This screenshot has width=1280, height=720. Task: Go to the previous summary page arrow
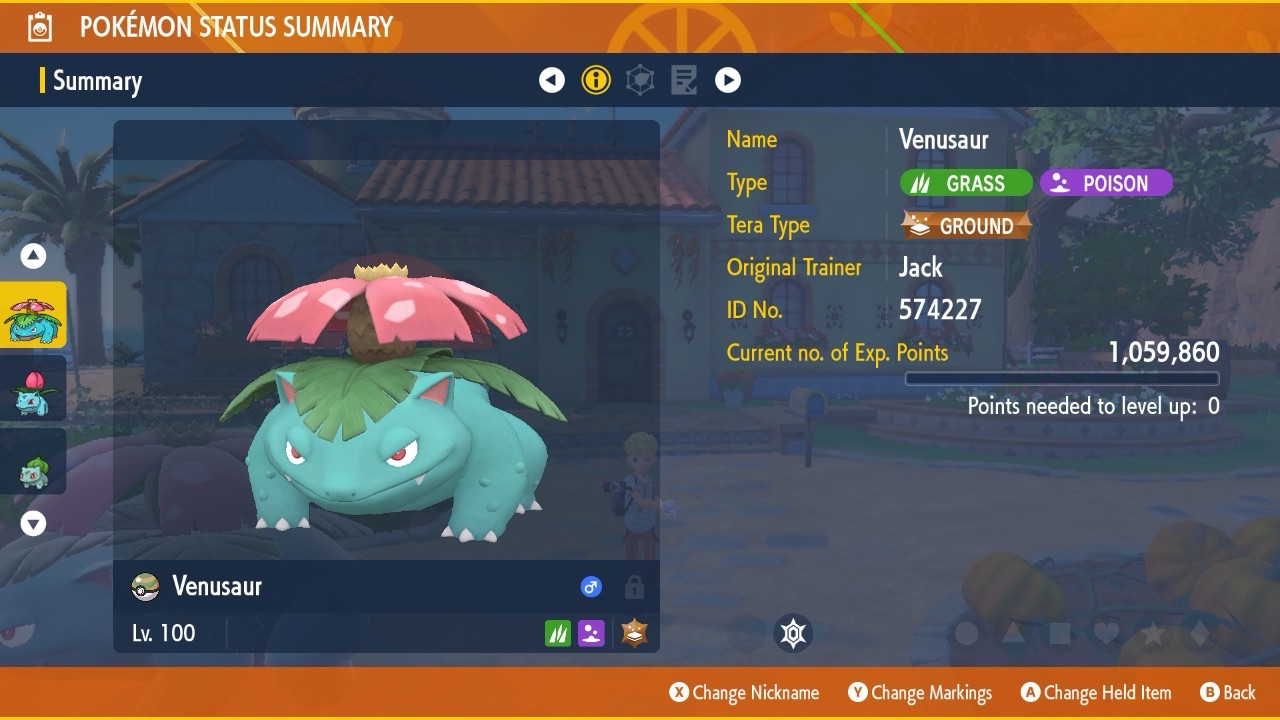tap(552, 80)
